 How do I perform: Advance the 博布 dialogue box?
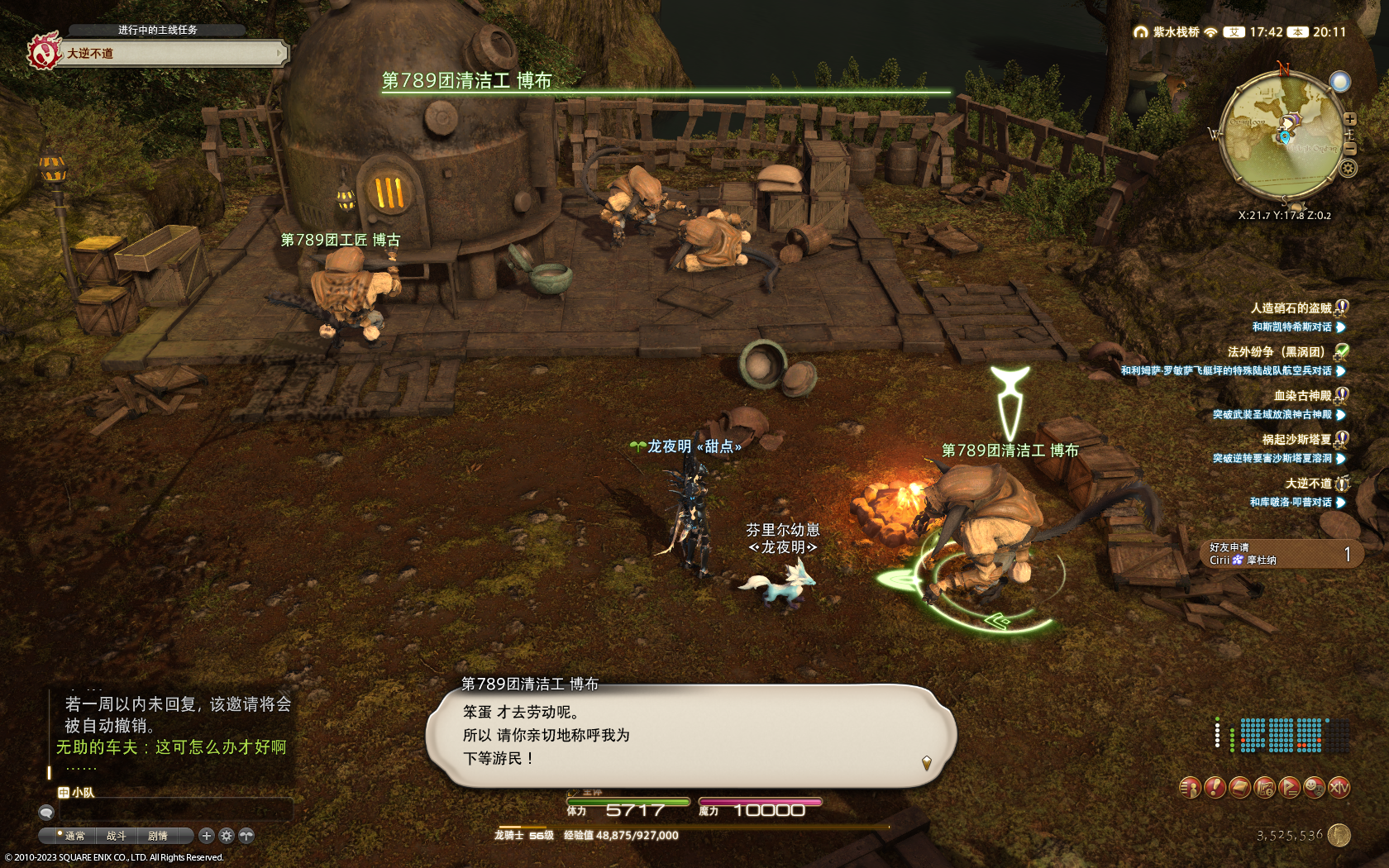(690, 735)
